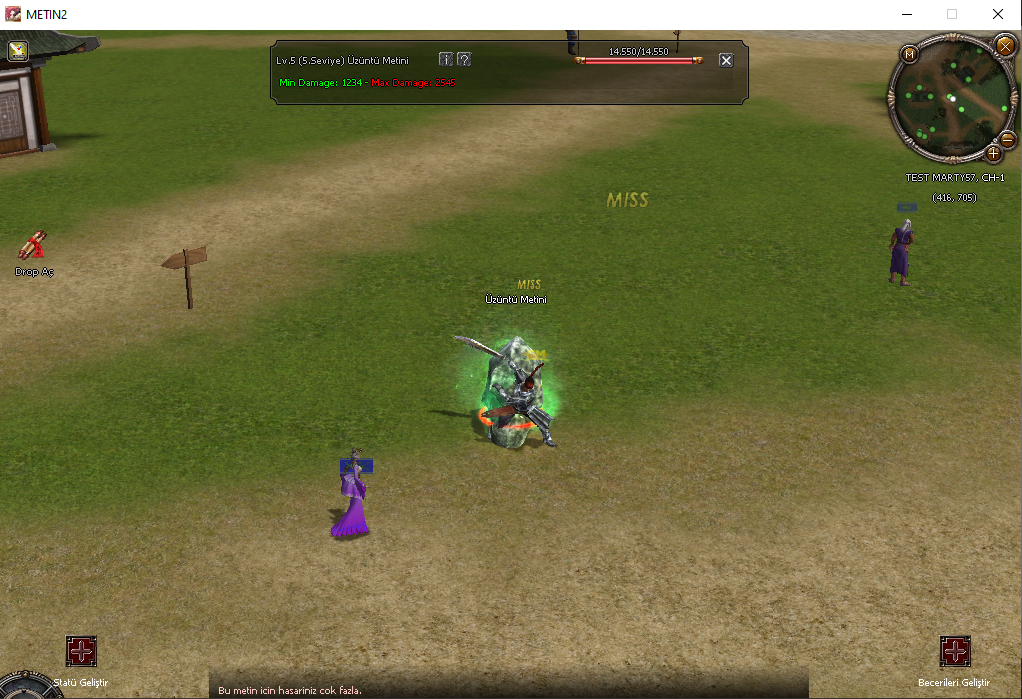1022x699 pixels.
Task: Click the question mark button on target panel
Action: [464, 59]
